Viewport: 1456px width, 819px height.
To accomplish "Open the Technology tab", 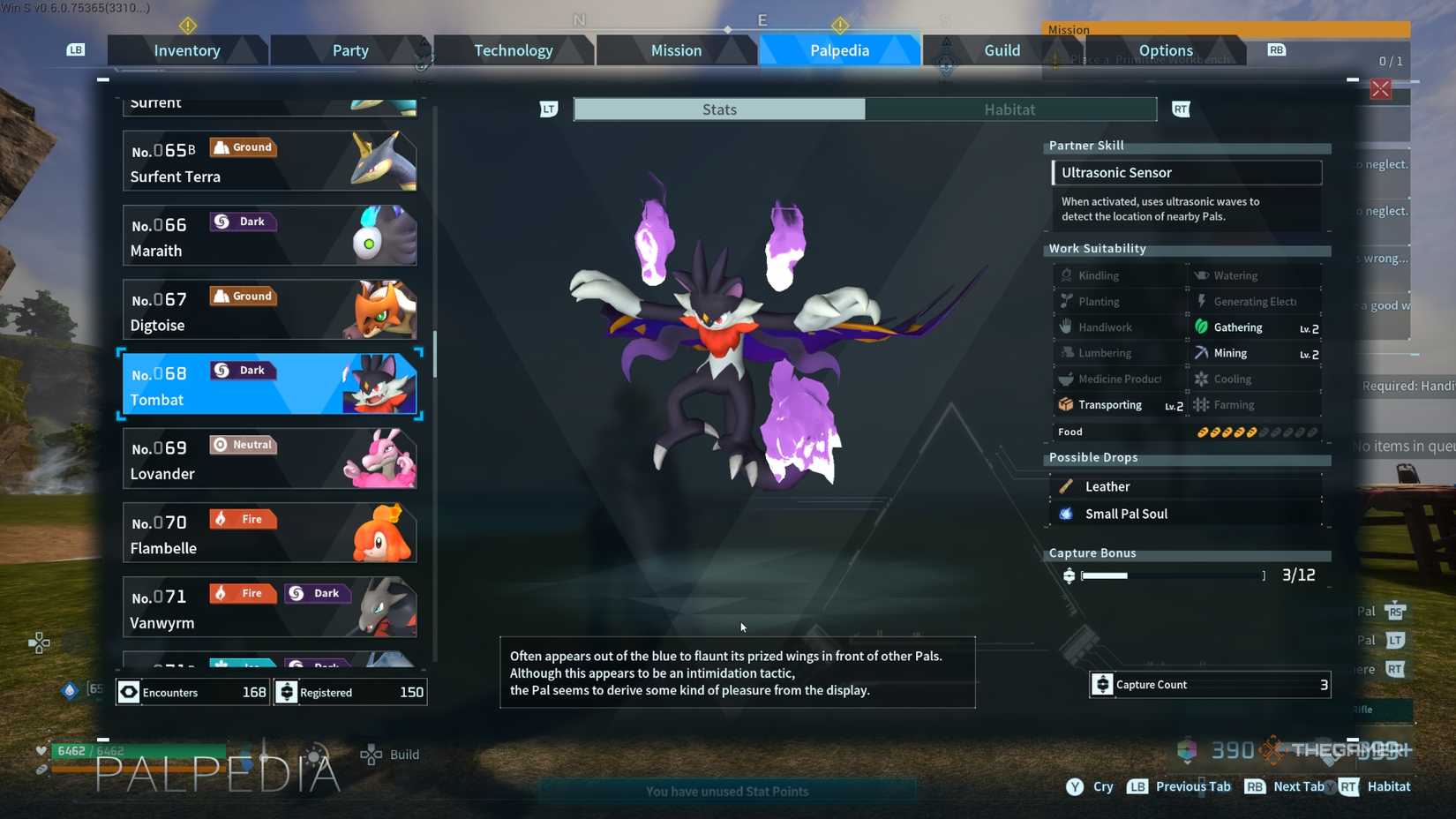I will click(513, 50).
